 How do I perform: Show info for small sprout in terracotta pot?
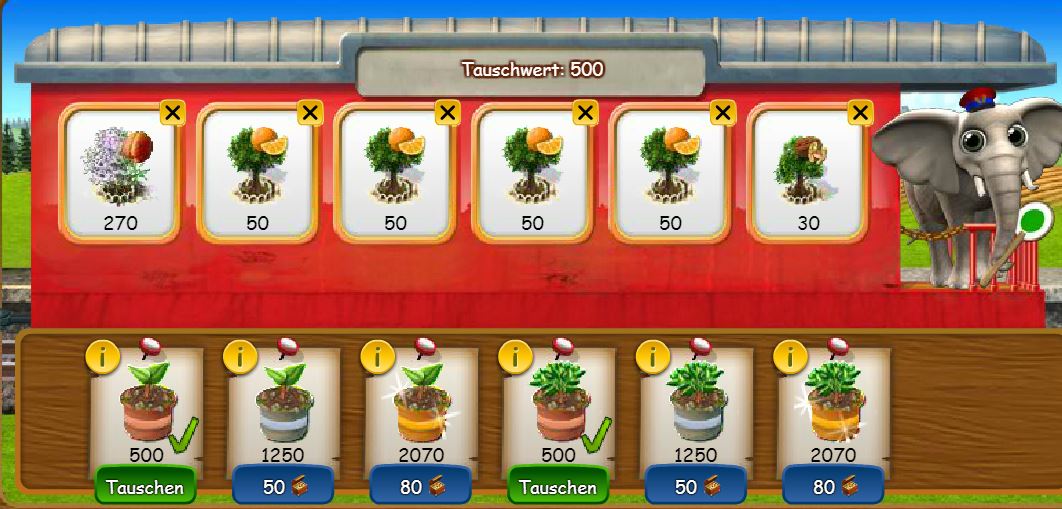(100, 355)
